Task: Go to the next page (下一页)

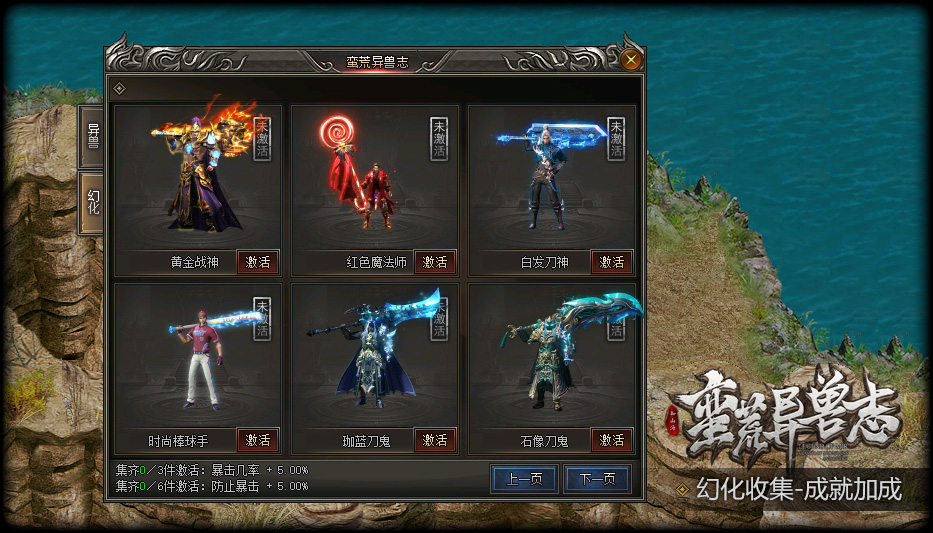Action: point(597,479)
